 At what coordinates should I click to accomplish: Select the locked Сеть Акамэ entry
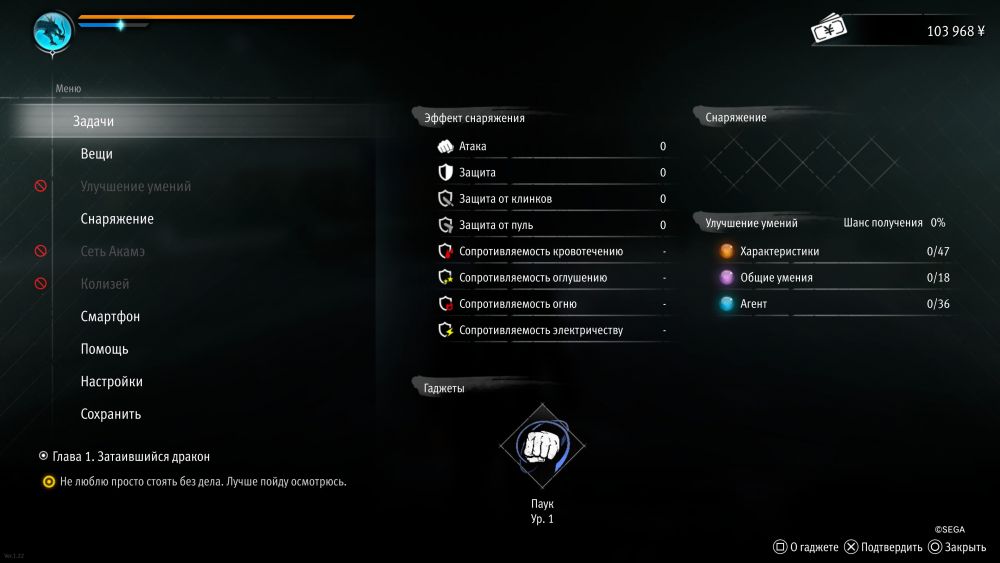tap(112, 252)
